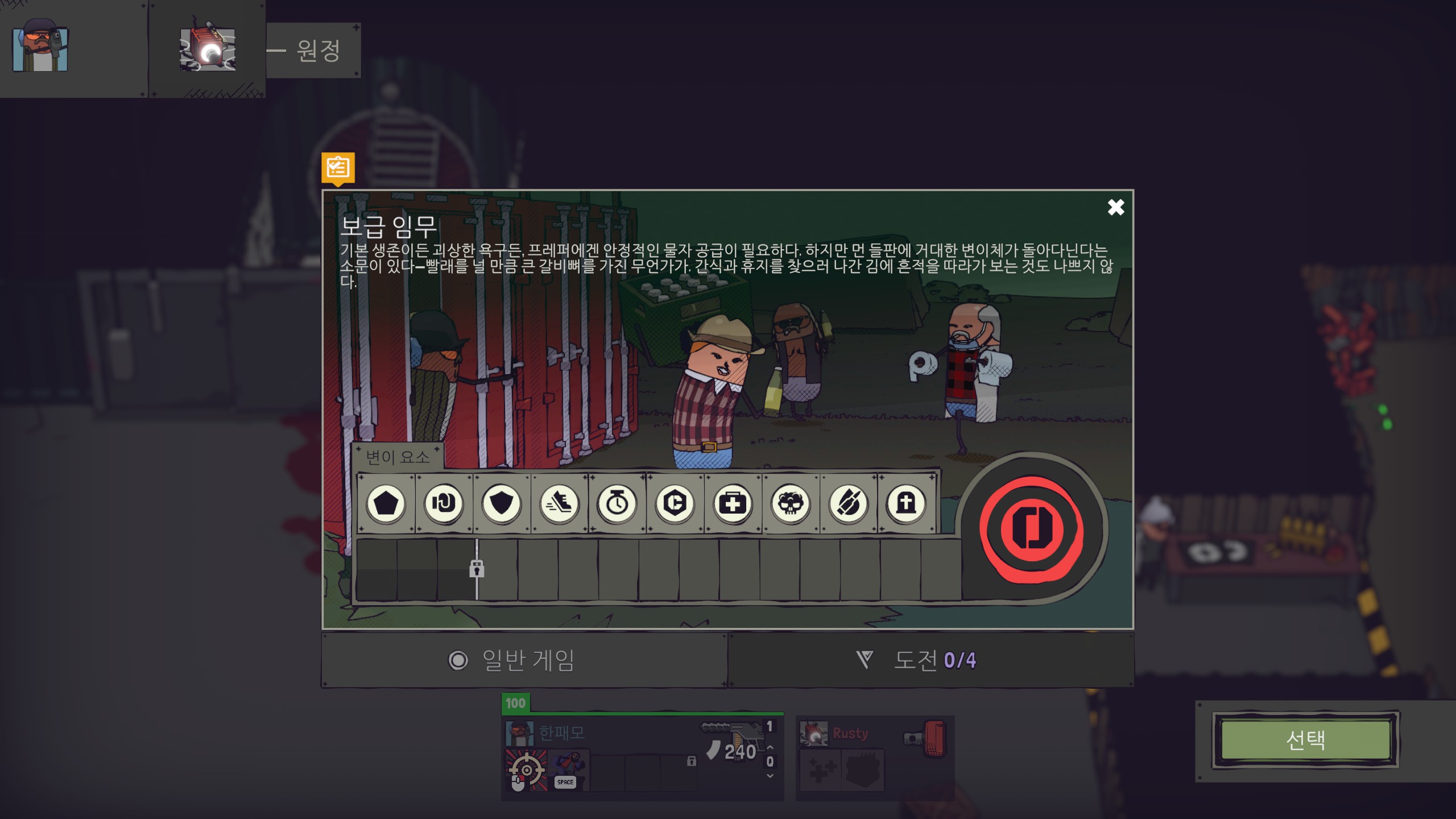The height and width of the screenshot is (819, 1456).
Task: Select the pentagon mutator icon
Action: [x=387, y=503]
